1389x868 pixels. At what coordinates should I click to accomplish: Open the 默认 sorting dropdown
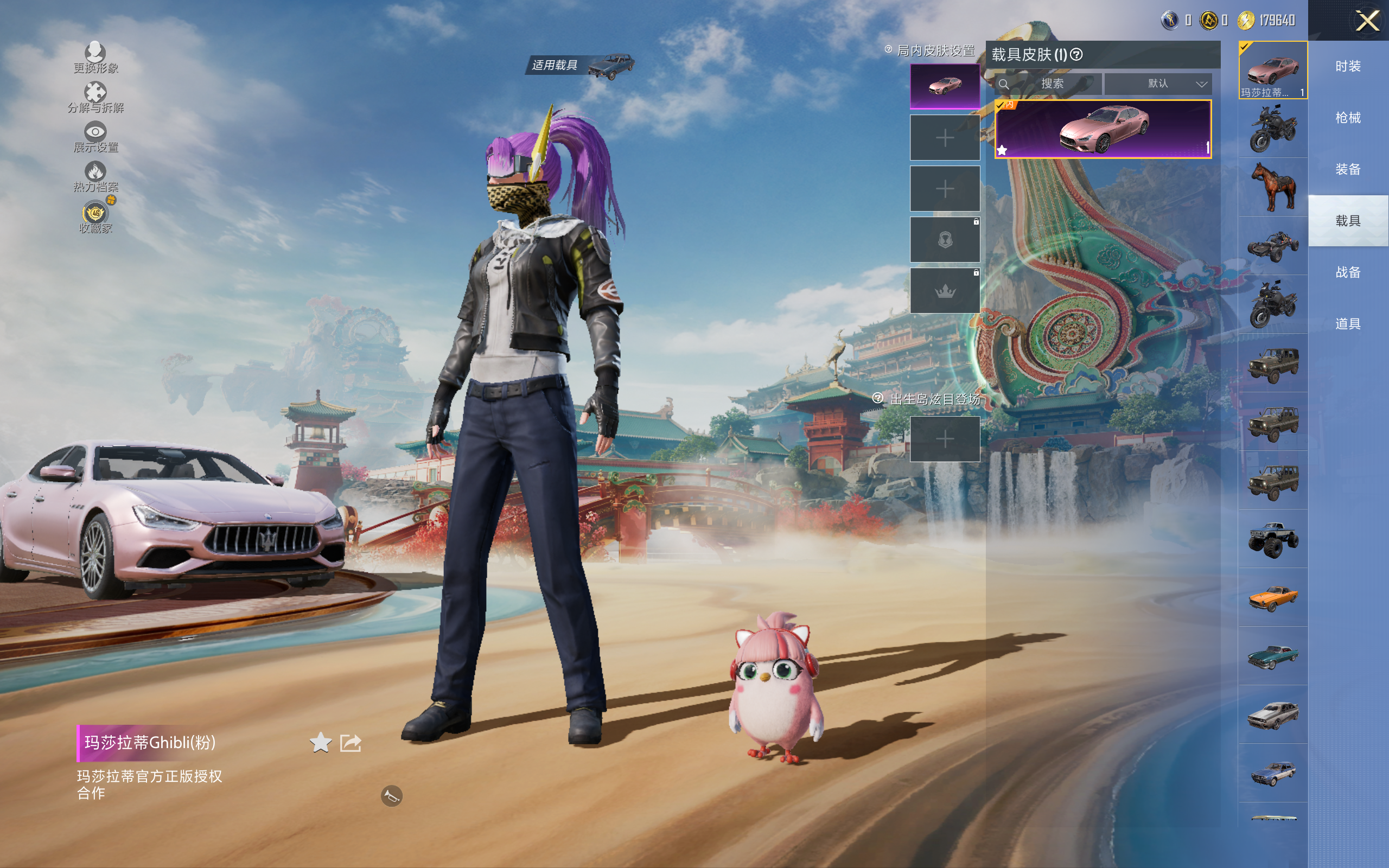(x=1158, y=84)
